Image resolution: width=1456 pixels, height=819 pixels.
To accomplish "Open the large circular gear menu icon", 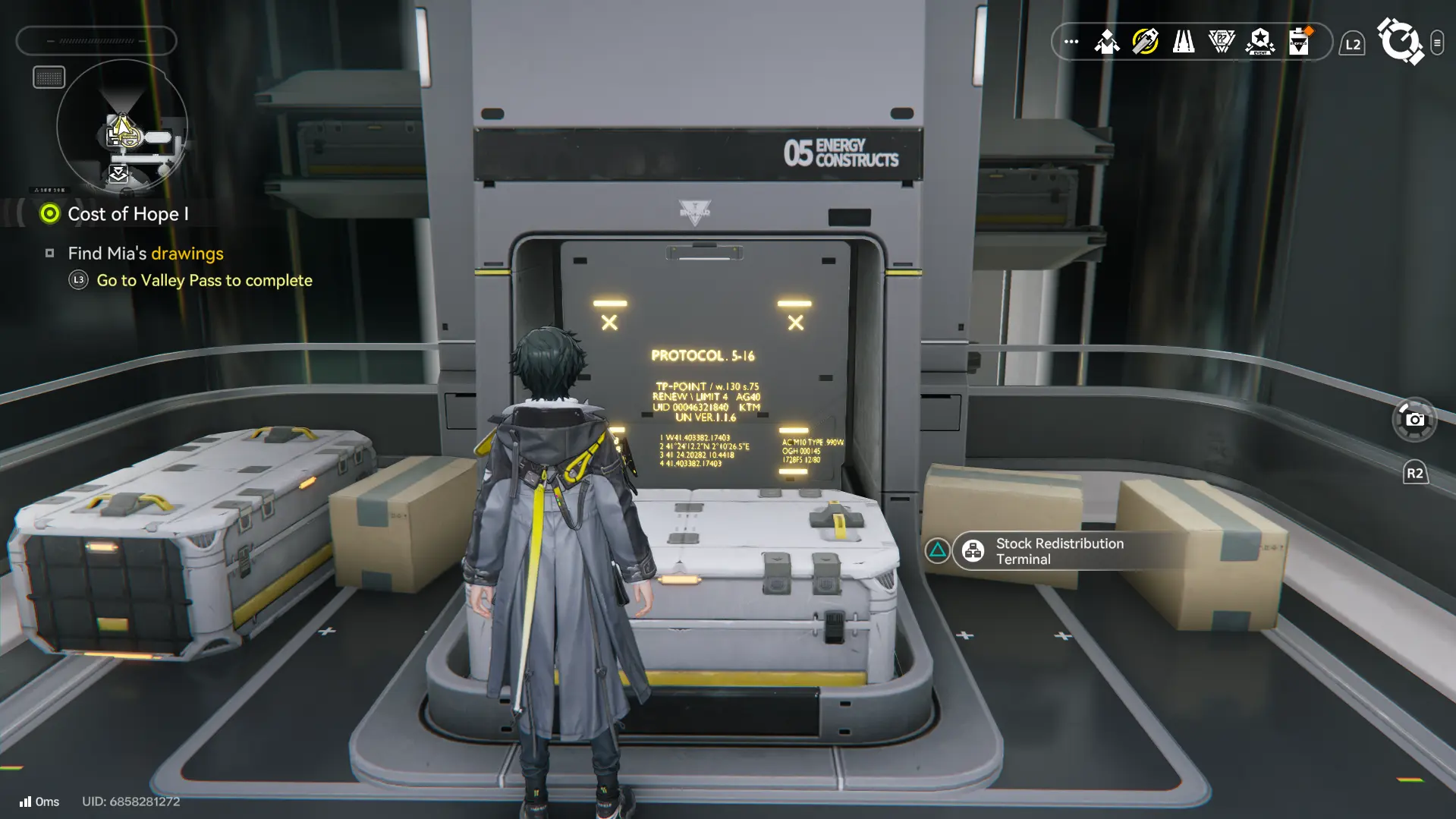I will coord(1399,41).
